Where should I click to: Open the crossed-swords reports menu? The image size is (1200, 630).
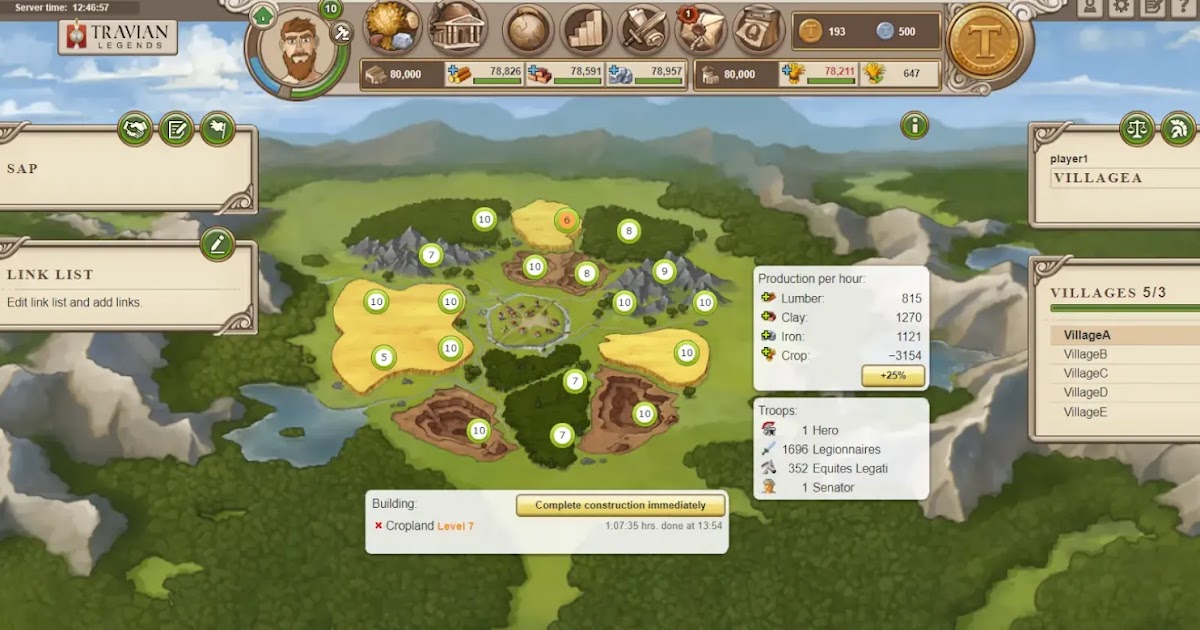[643, 29]
